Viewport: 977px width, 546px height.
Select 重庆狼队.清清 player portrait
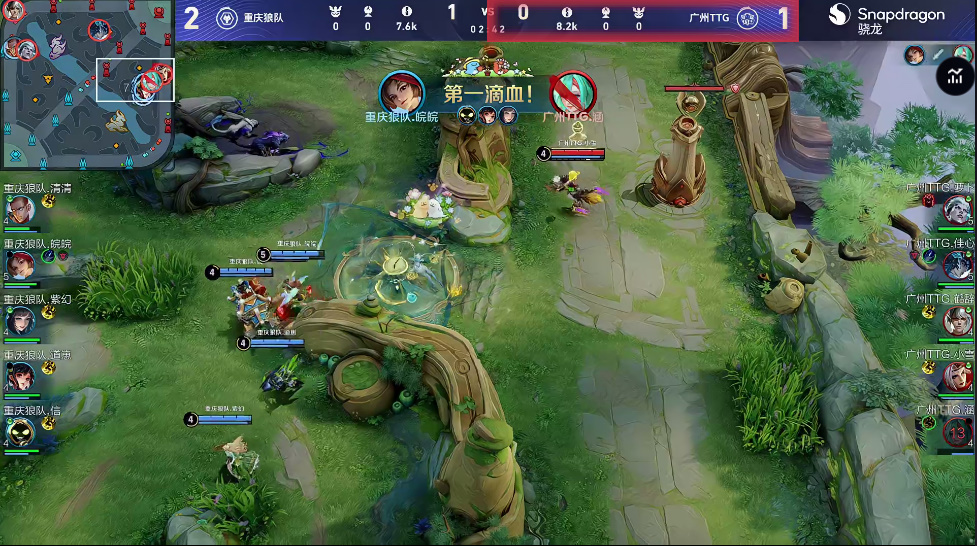click(22, 210)
